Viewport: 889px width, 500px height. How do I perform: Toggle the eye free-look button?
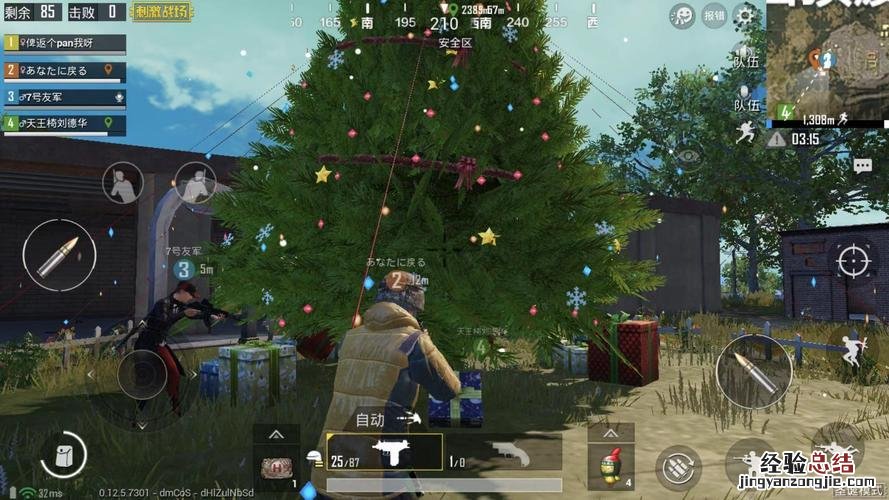pyautogui.click(x=687, y=155)
